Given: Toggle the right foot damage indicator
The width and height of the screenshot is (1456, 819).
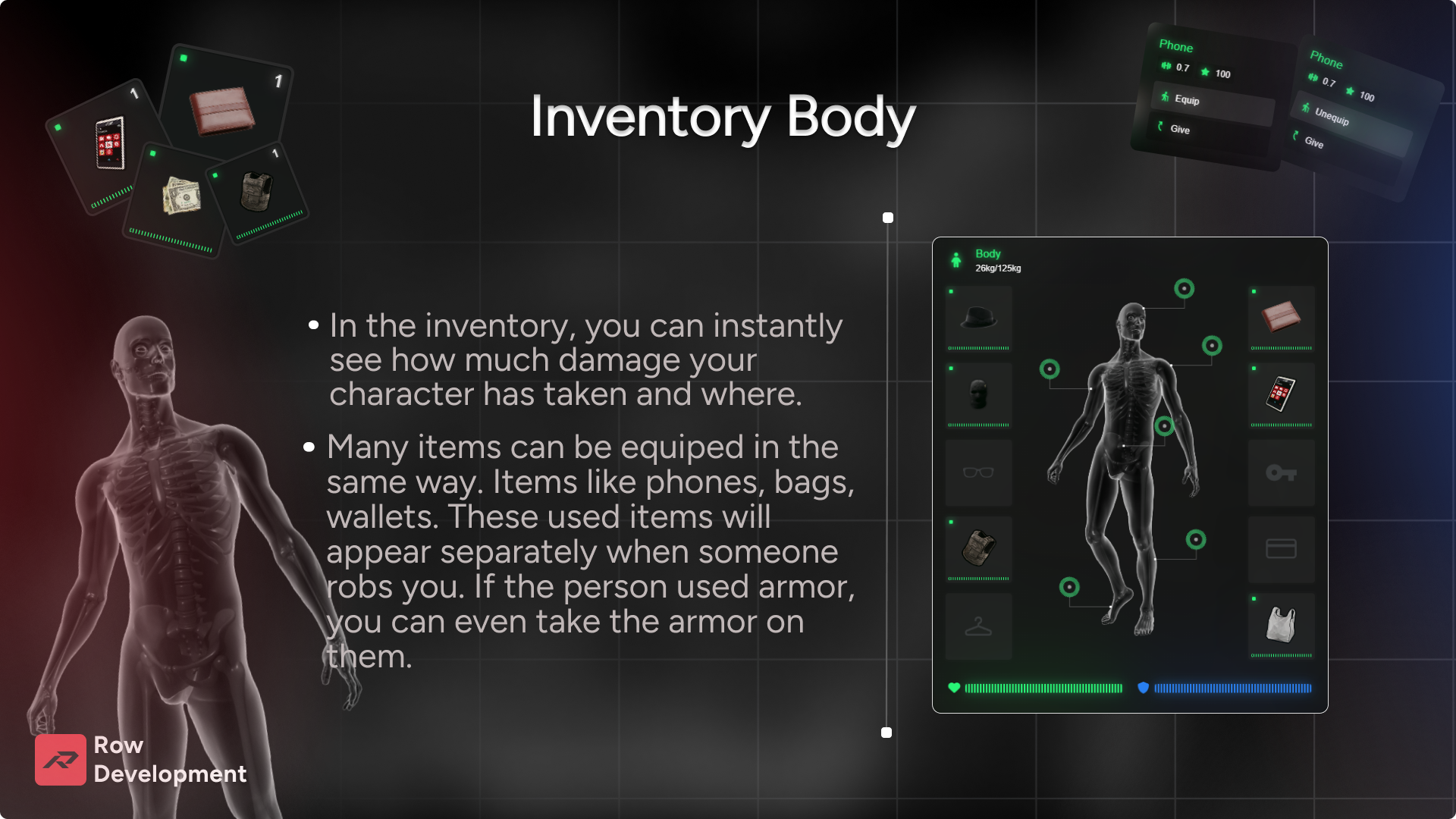Looking at the screenshot, I should [1069, 587].
